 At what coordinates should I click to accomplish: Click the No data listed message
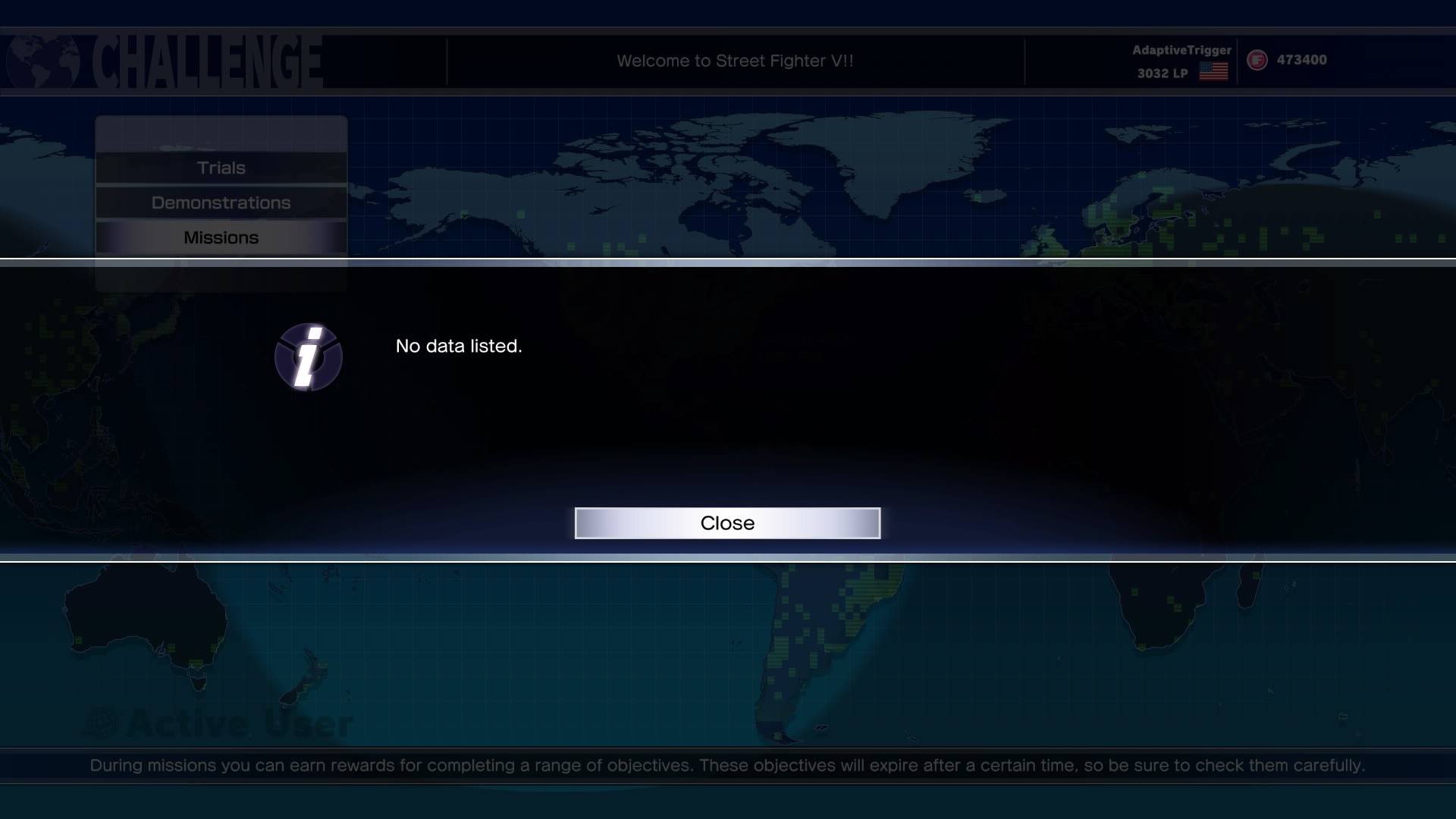click(x=458, y=346)
